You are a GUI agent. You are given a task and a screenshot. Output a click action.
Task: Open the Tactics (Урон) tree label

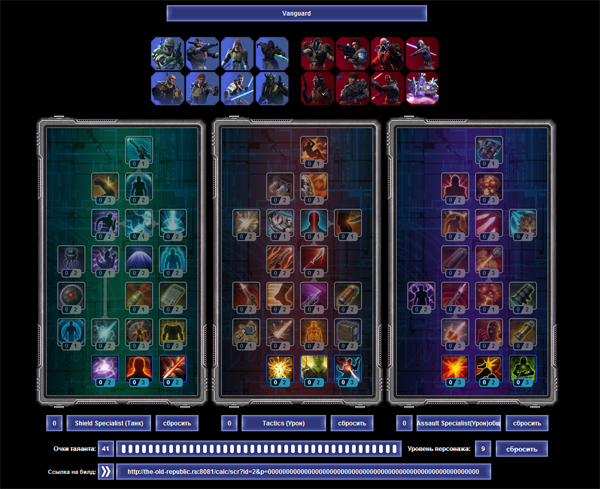(283, 423)
